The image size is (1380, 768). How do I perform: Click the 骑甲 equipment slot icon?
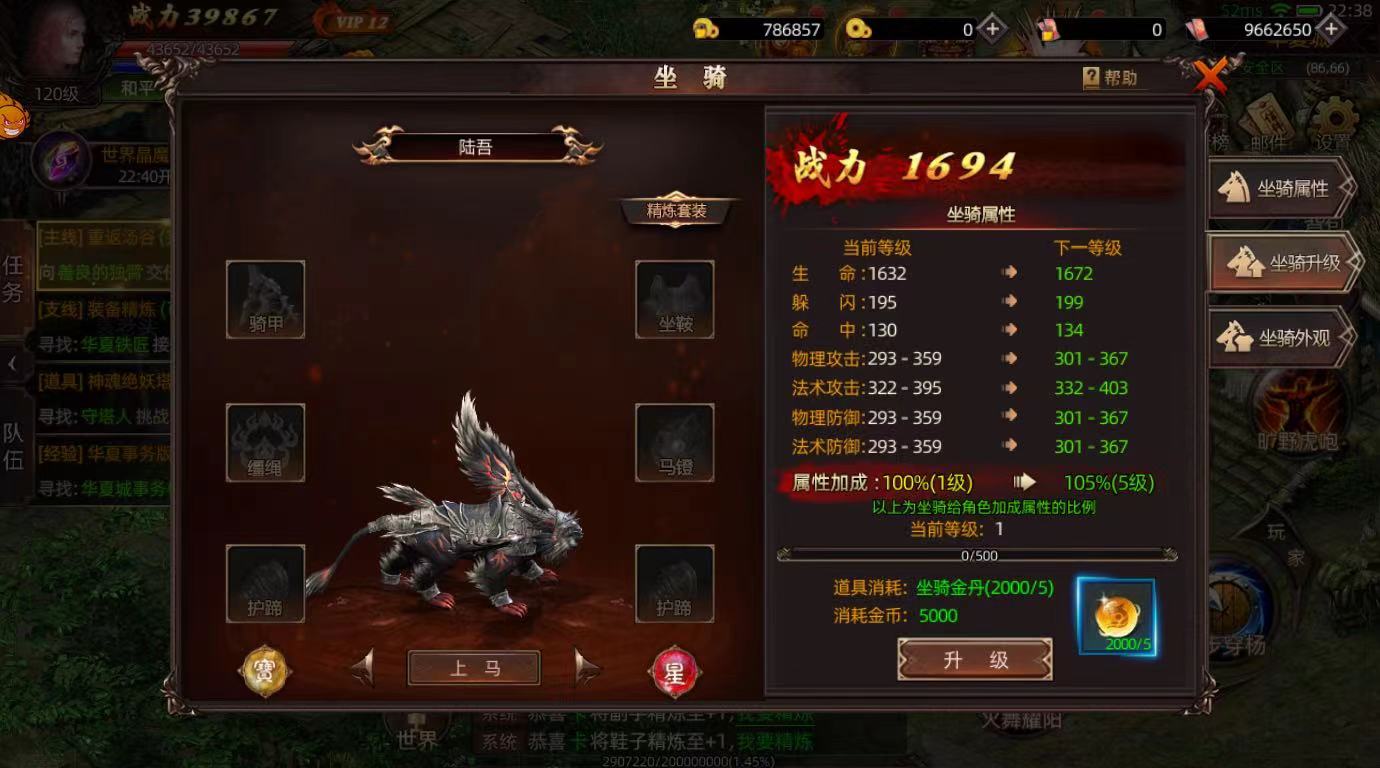(x=266, y=297)
